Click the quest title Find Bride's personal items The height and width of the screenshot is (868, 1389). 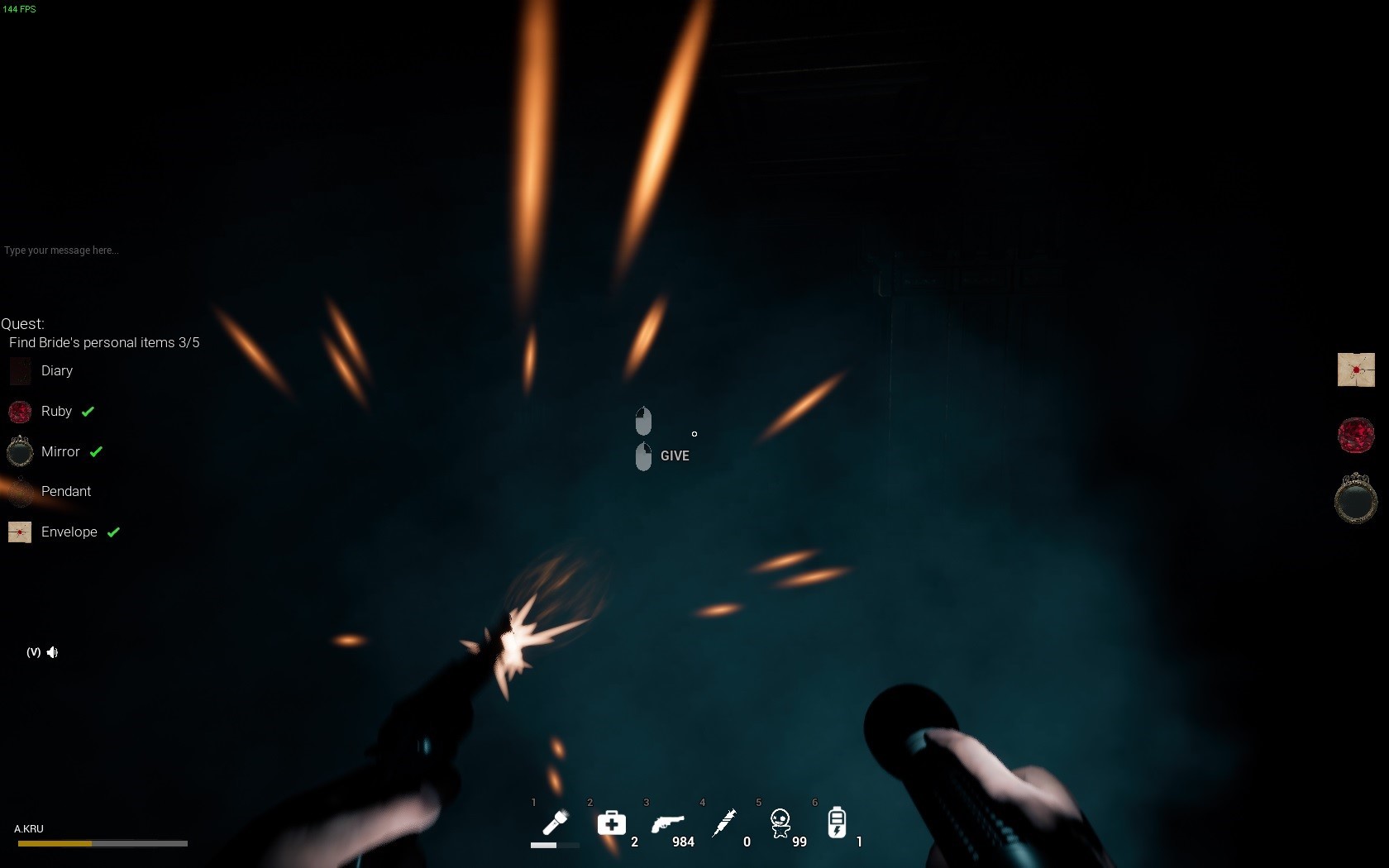(103, 342)
